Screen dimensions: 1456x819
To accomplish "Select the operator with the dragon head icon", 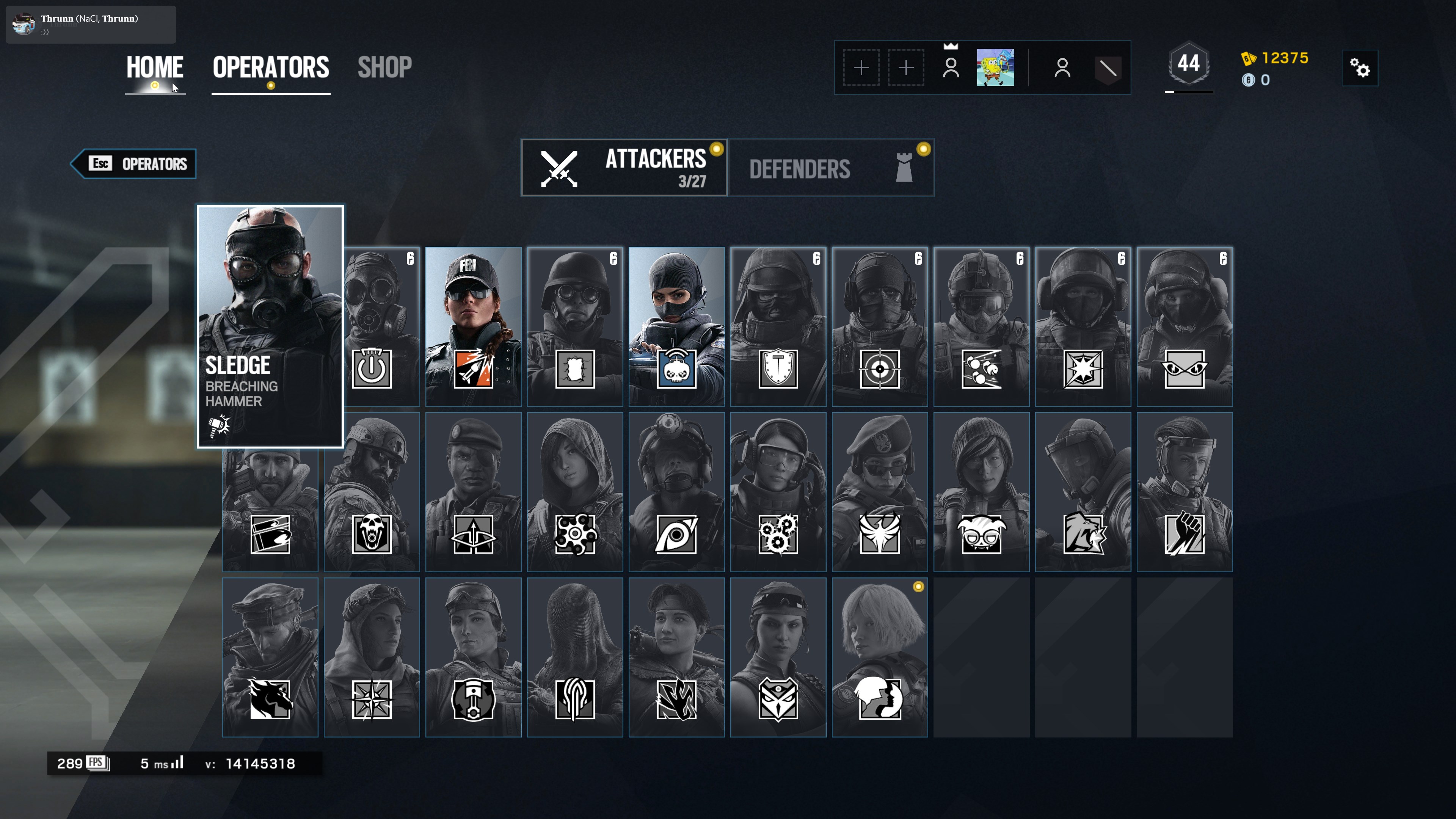I will 270,657.
